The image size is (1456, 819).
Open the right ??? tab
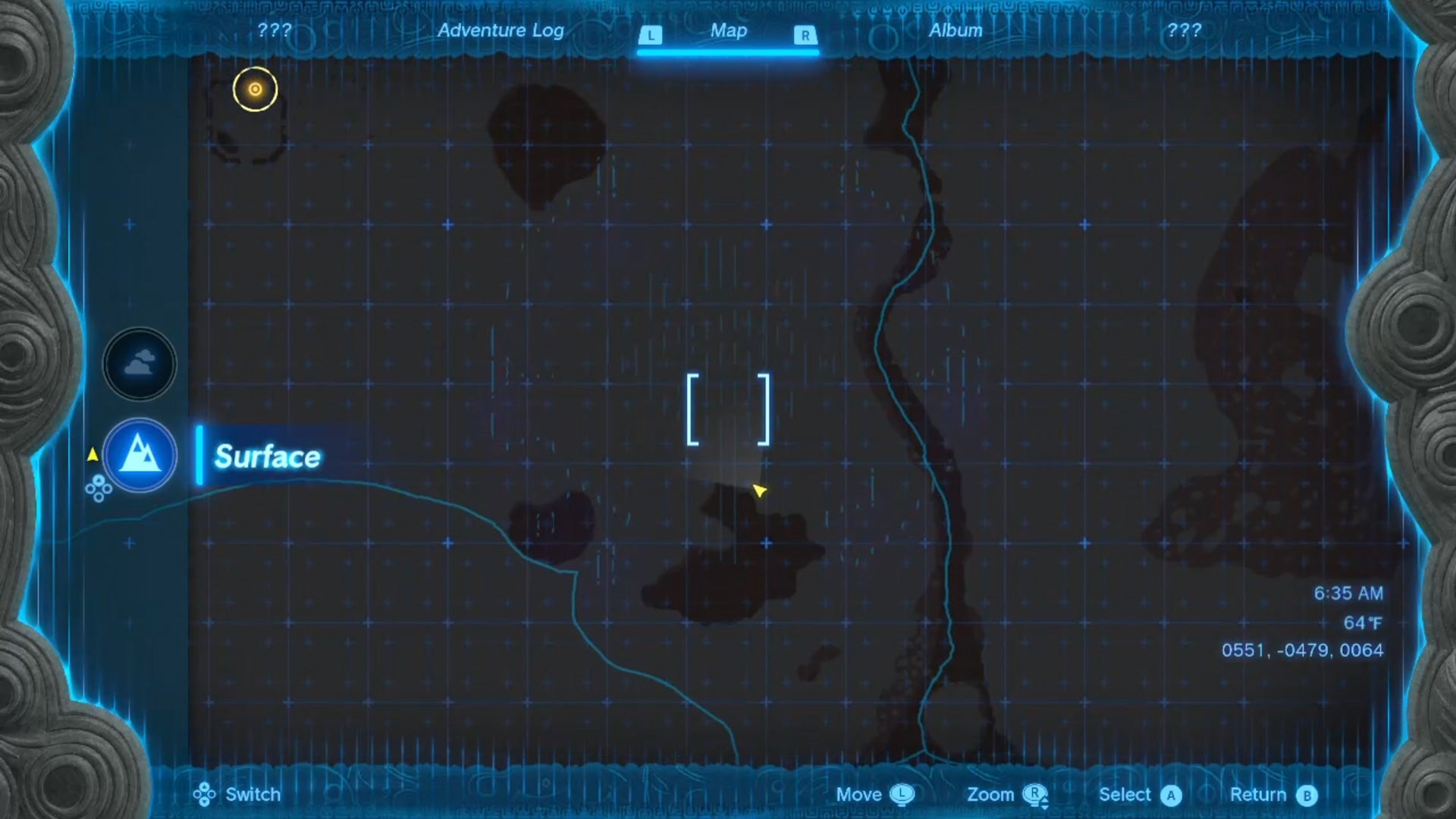(1184, 31)
